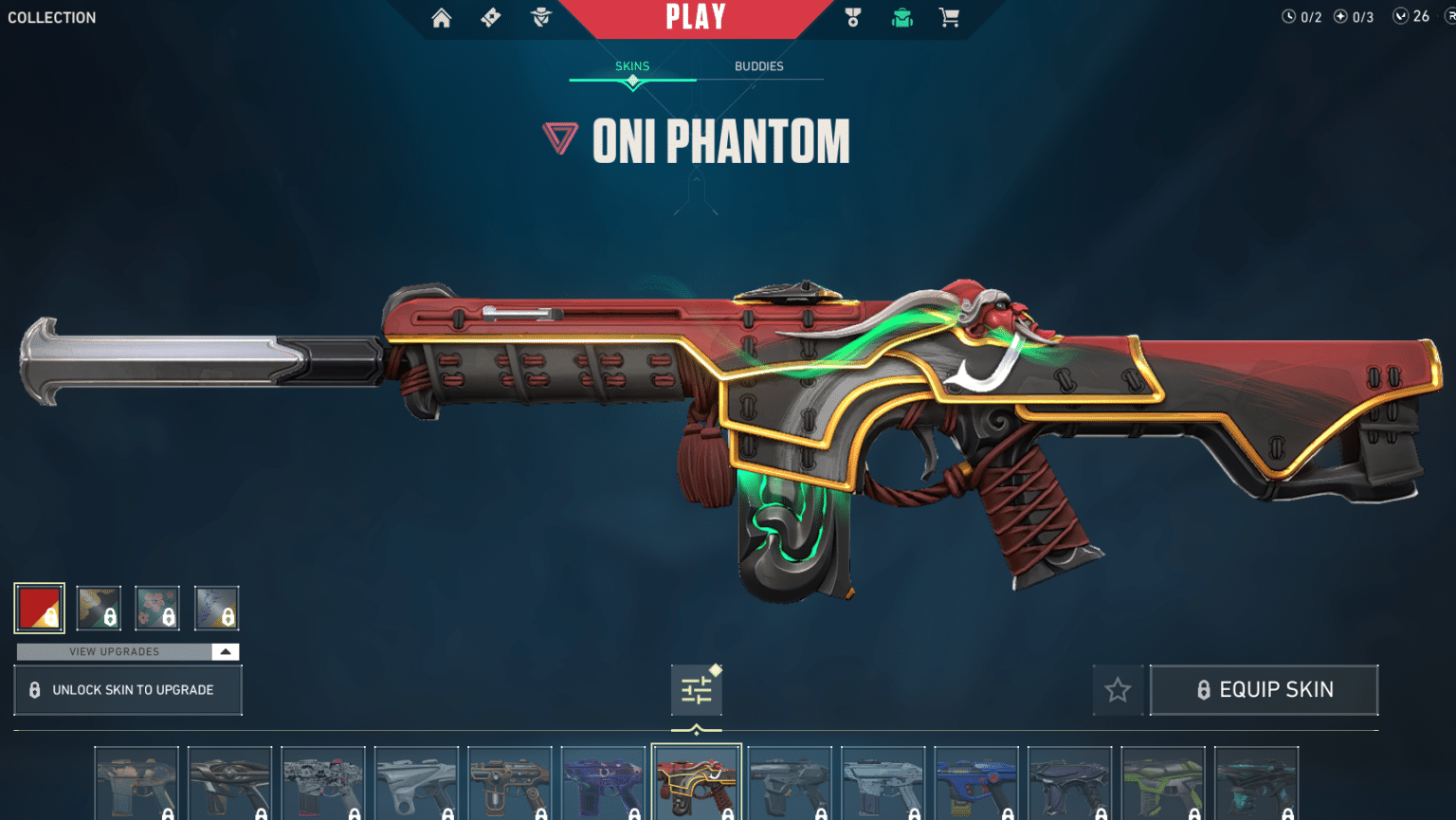Open the Home screen icon
Image resolution: width=1456 pixels, height=820 pixels.
point(441,17)
